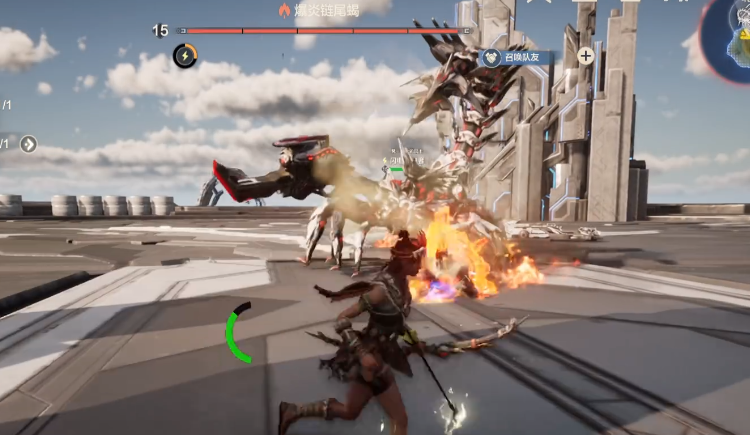The width and height of the screenshot is (750, 435).
Task: Expand the objective tracker arrow button
Action: (28, 144)
